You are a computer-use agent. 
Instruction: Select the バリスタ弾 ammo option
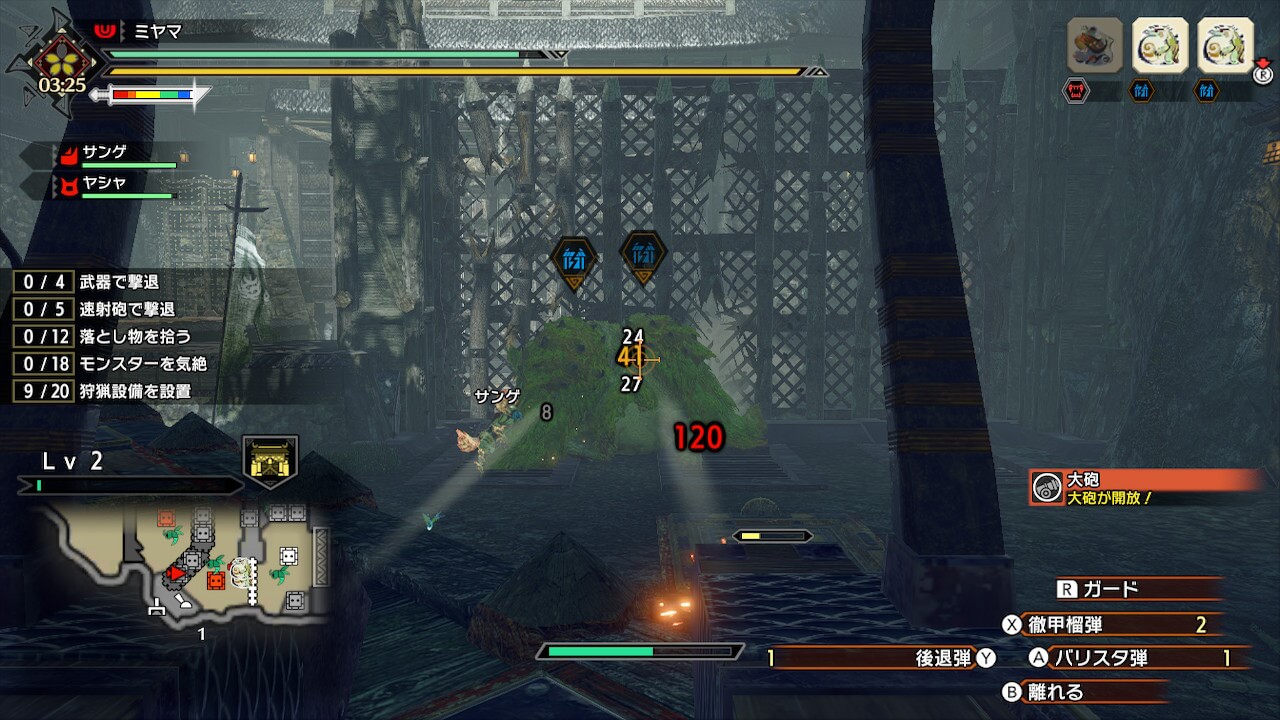pyautogui.click(x=1130, y=657)
